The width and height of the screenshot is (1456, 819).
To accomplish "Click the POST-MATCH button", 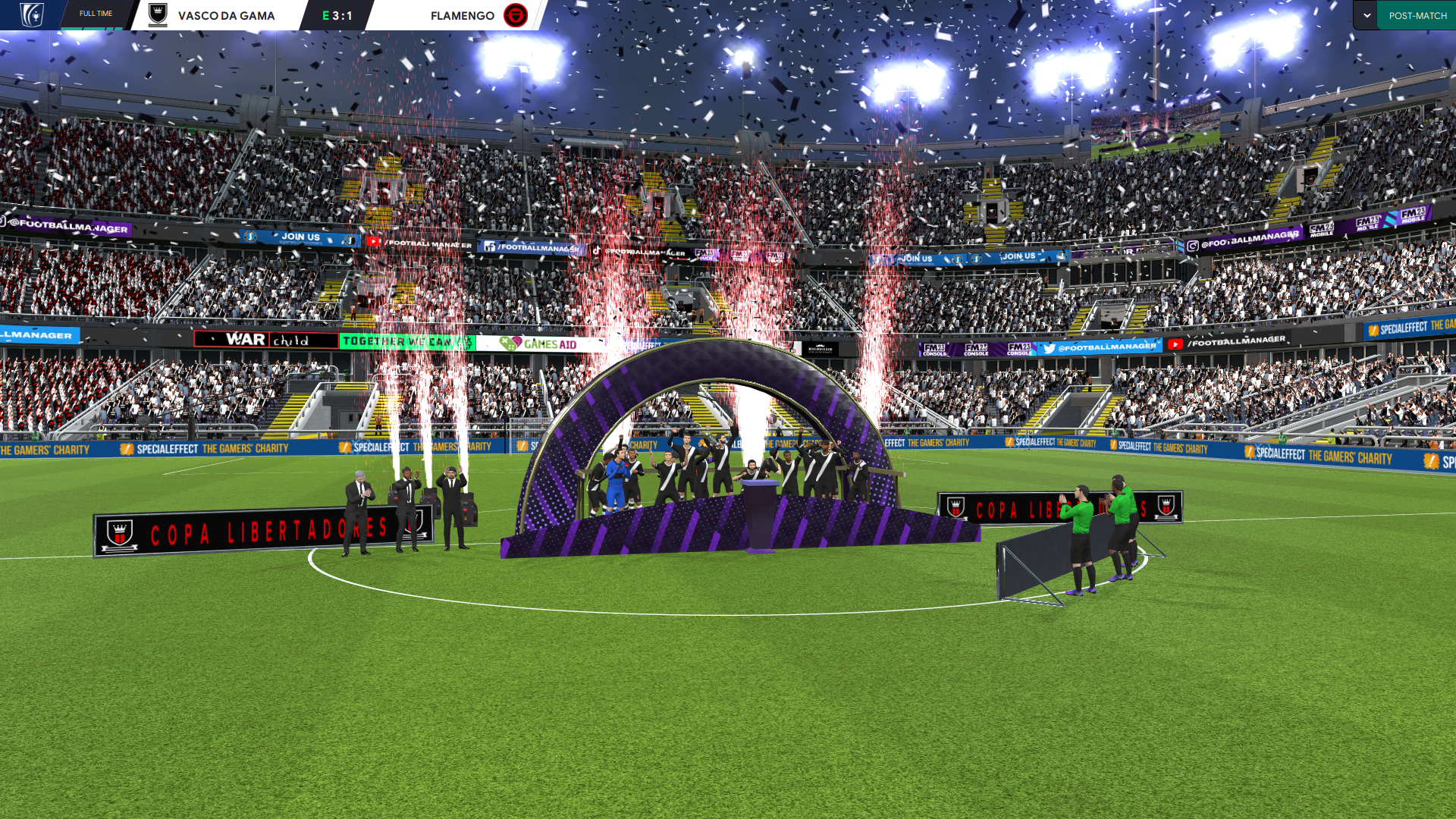I will 1417,15.
